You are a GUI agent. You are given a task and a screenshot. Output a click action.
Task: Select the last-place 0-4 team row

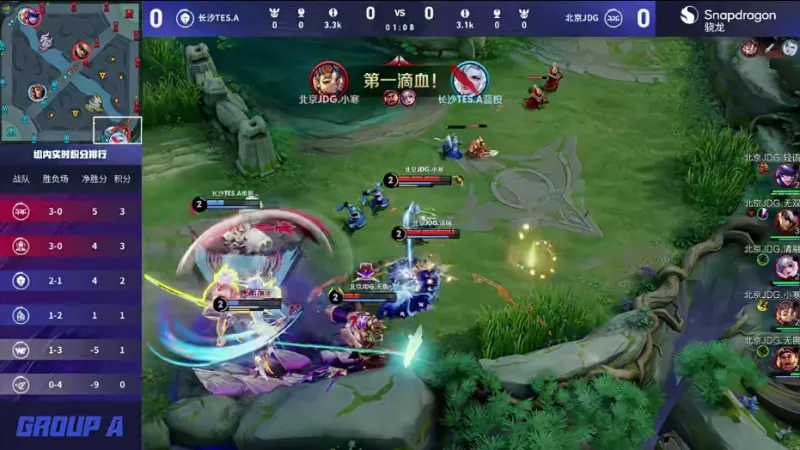(70, 384)
